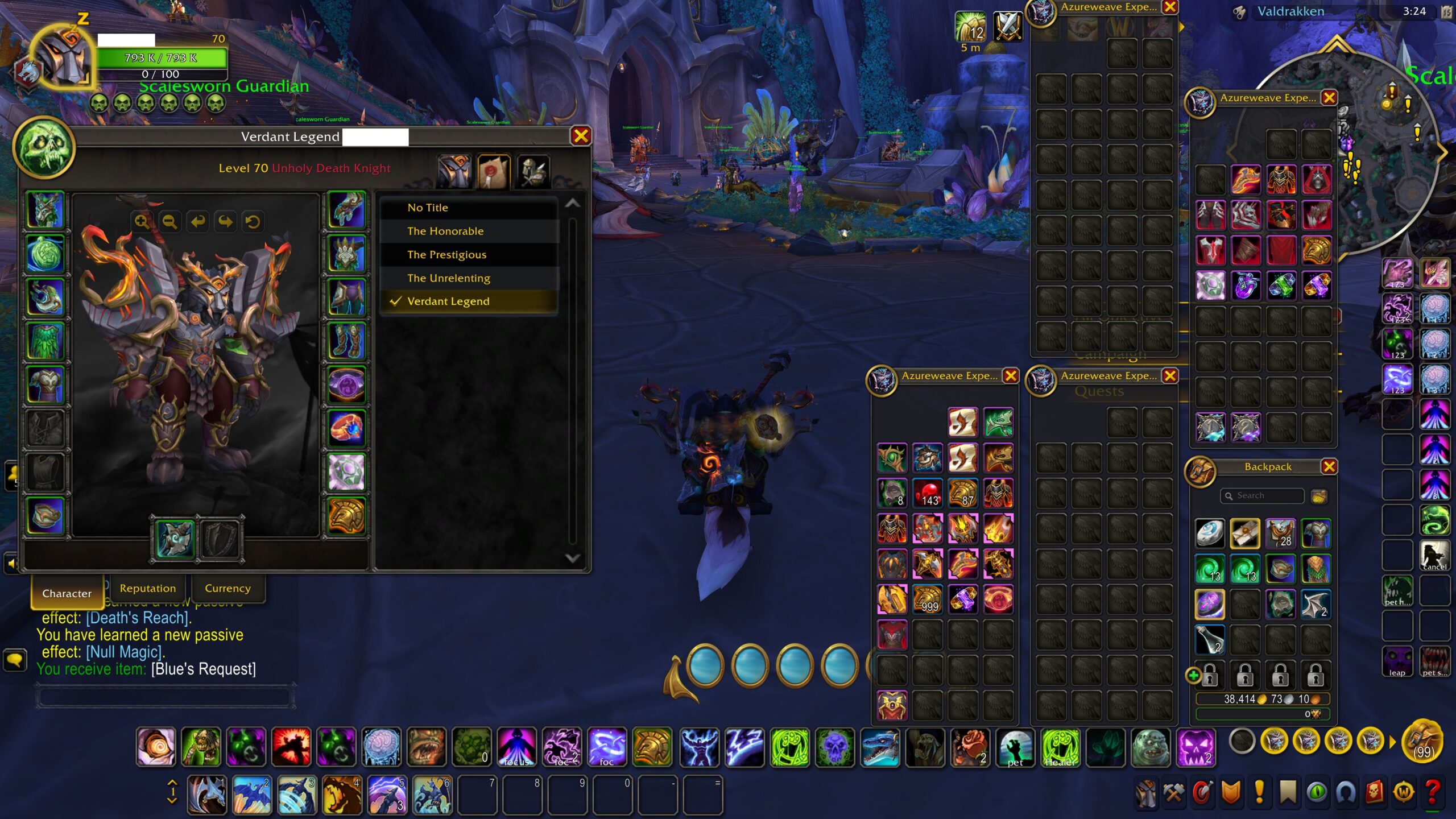
Task: Pick The Prestigious title
Action: [446, 254]
